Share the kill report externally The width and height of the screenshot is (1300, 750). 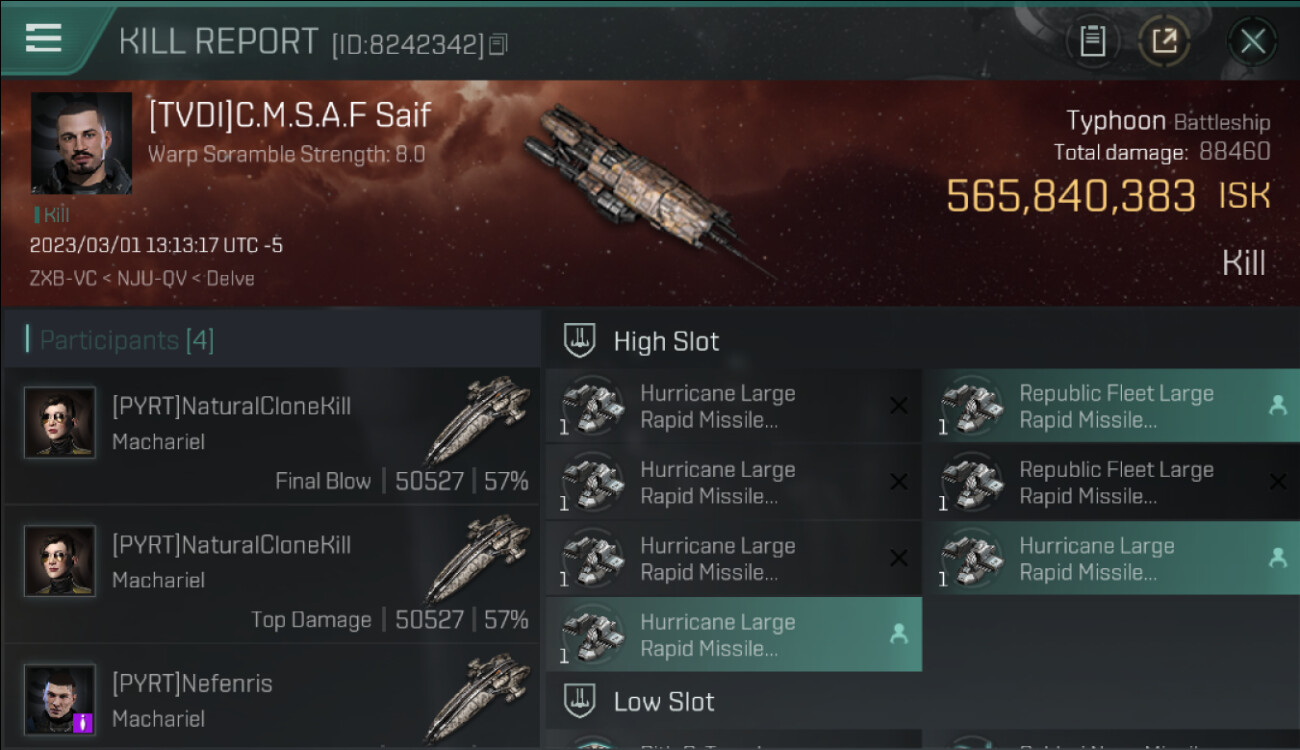tap(1164, 42)
